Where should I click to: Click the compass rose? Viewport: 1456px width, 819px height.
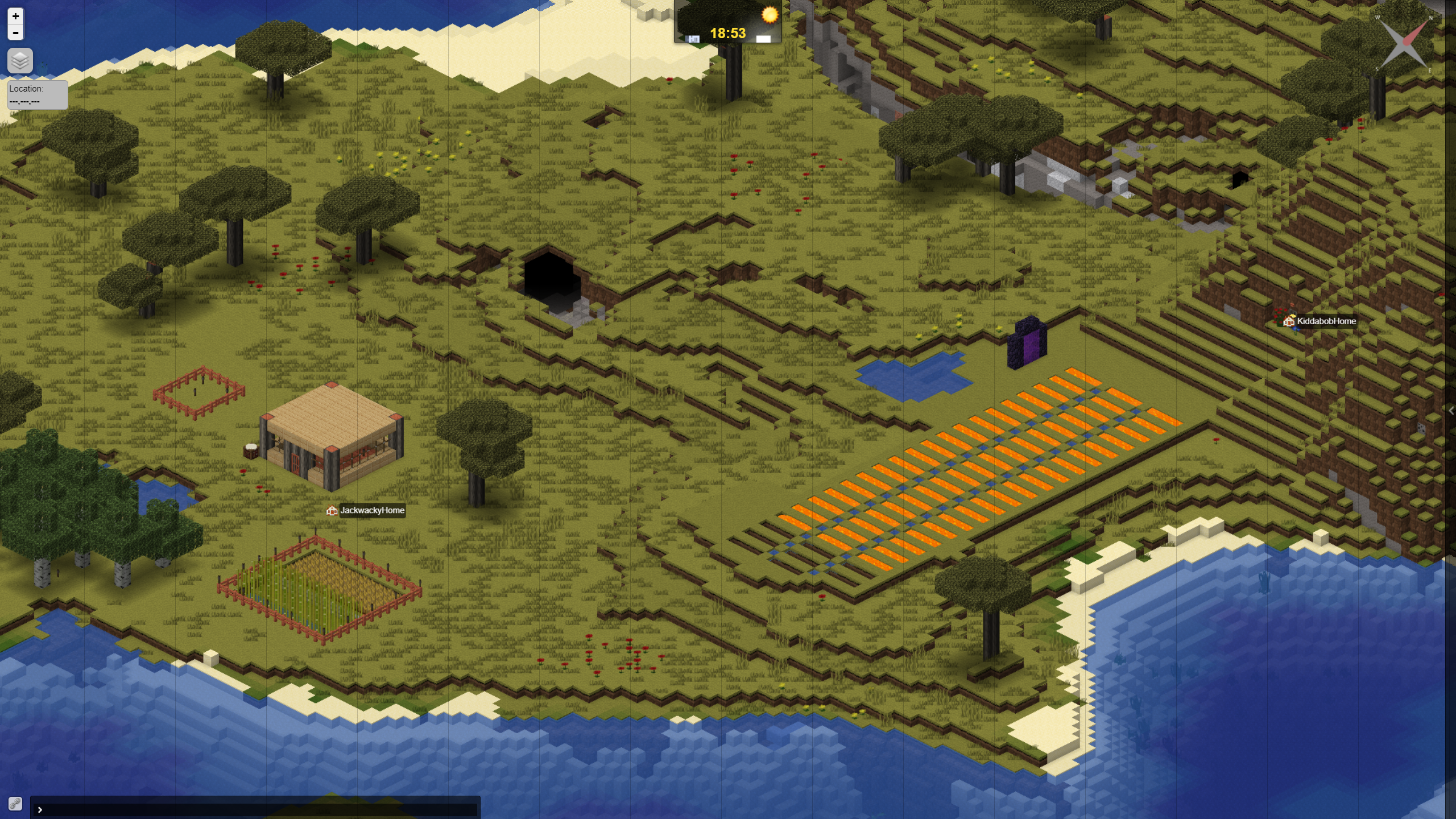[1405, 44]
